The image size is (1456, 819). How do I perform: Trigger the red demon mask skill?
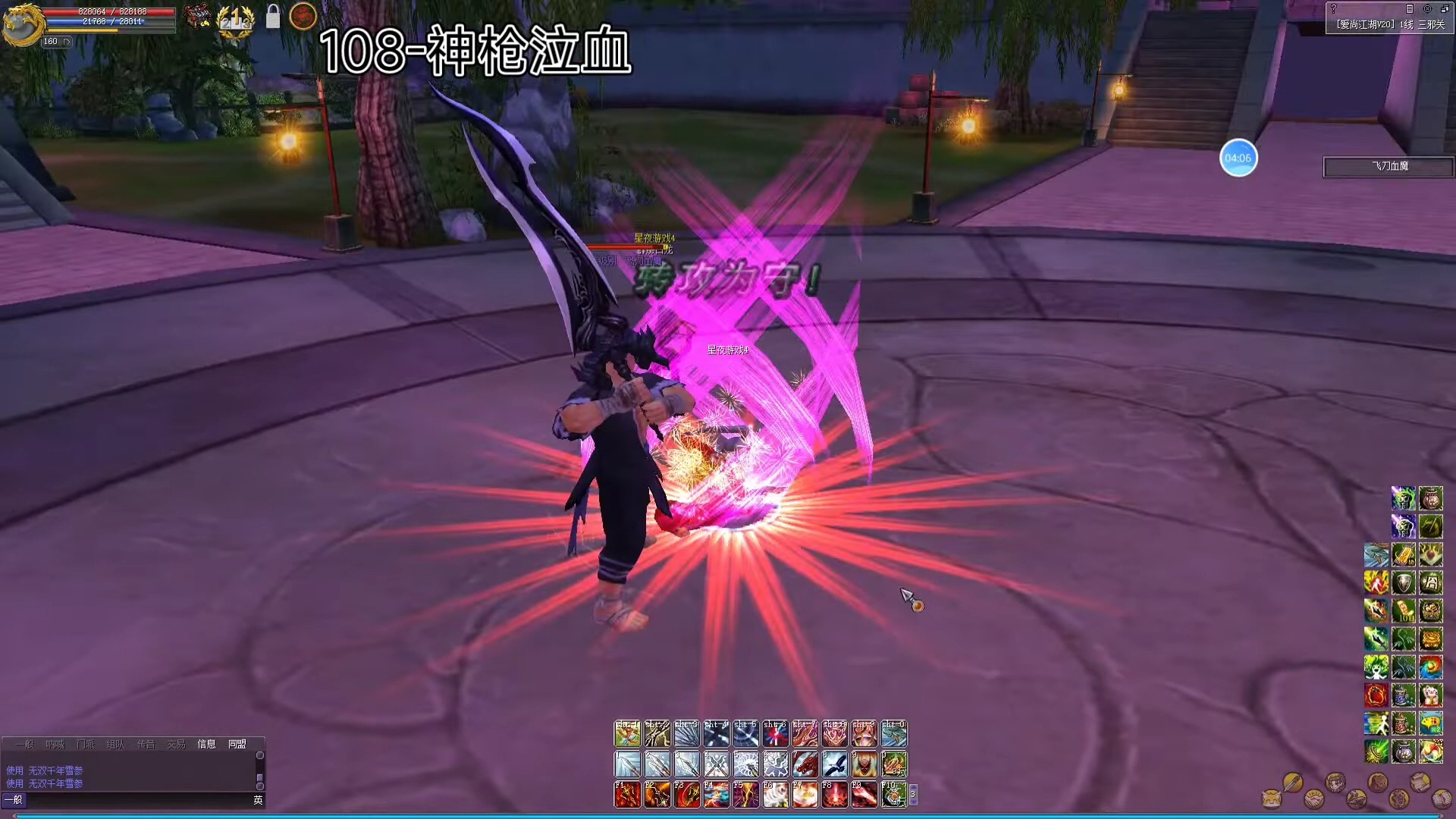tap(864, 764)
